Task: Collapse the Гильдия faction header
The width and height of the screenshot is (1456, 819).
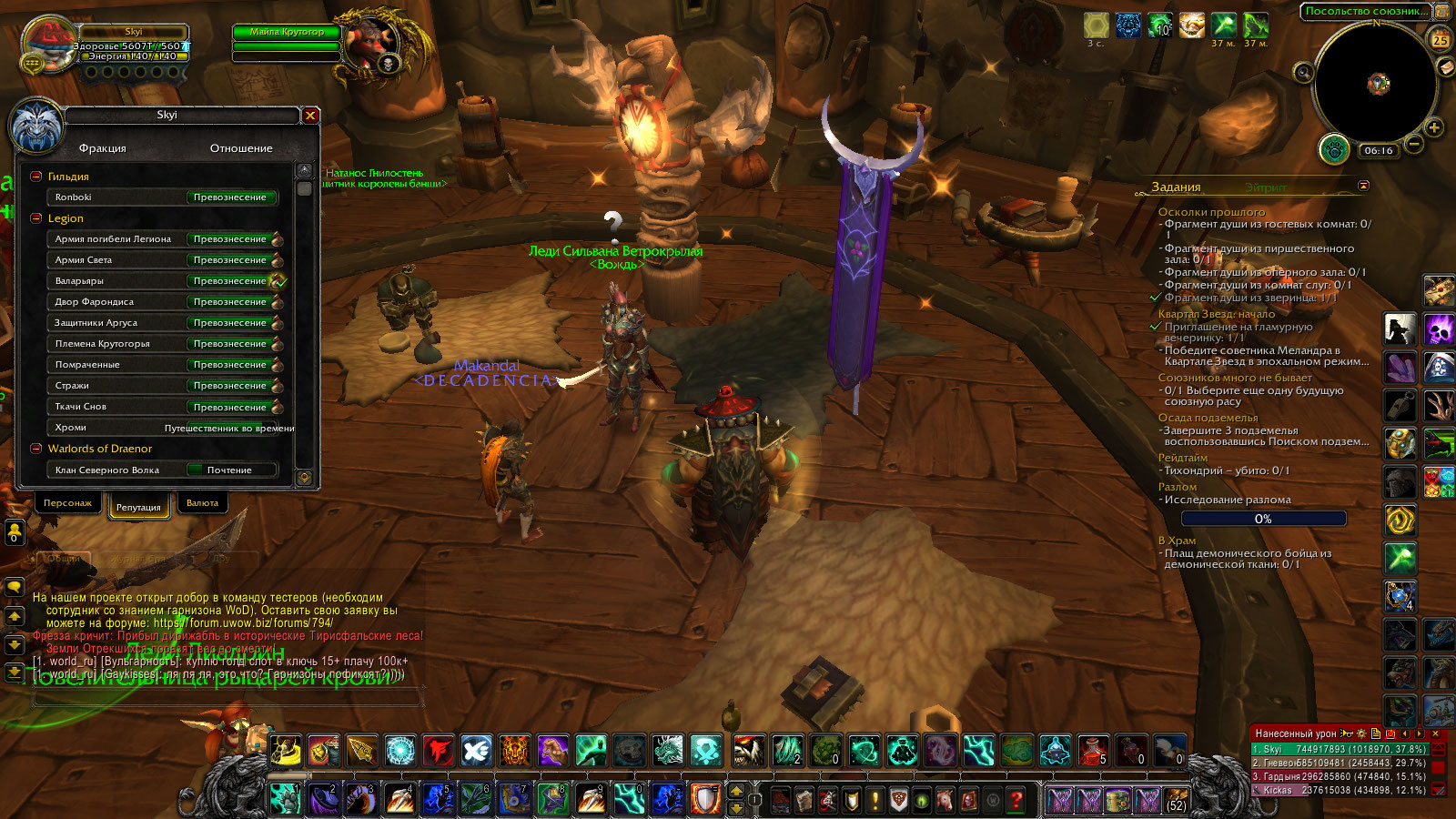Action: click(x=36, y=177)
